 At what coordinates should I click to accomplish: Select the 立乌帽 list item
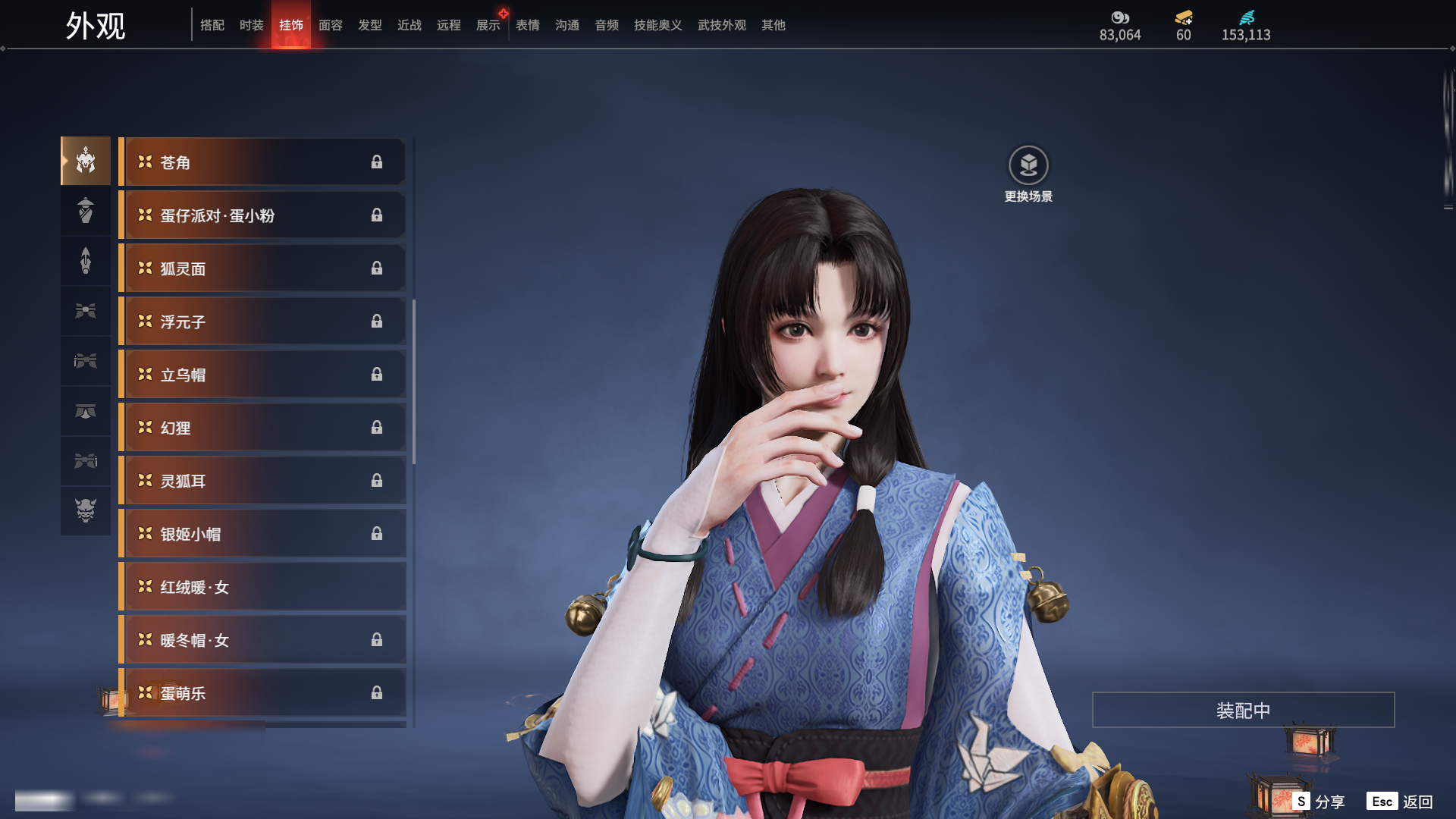tap(262, 375)
